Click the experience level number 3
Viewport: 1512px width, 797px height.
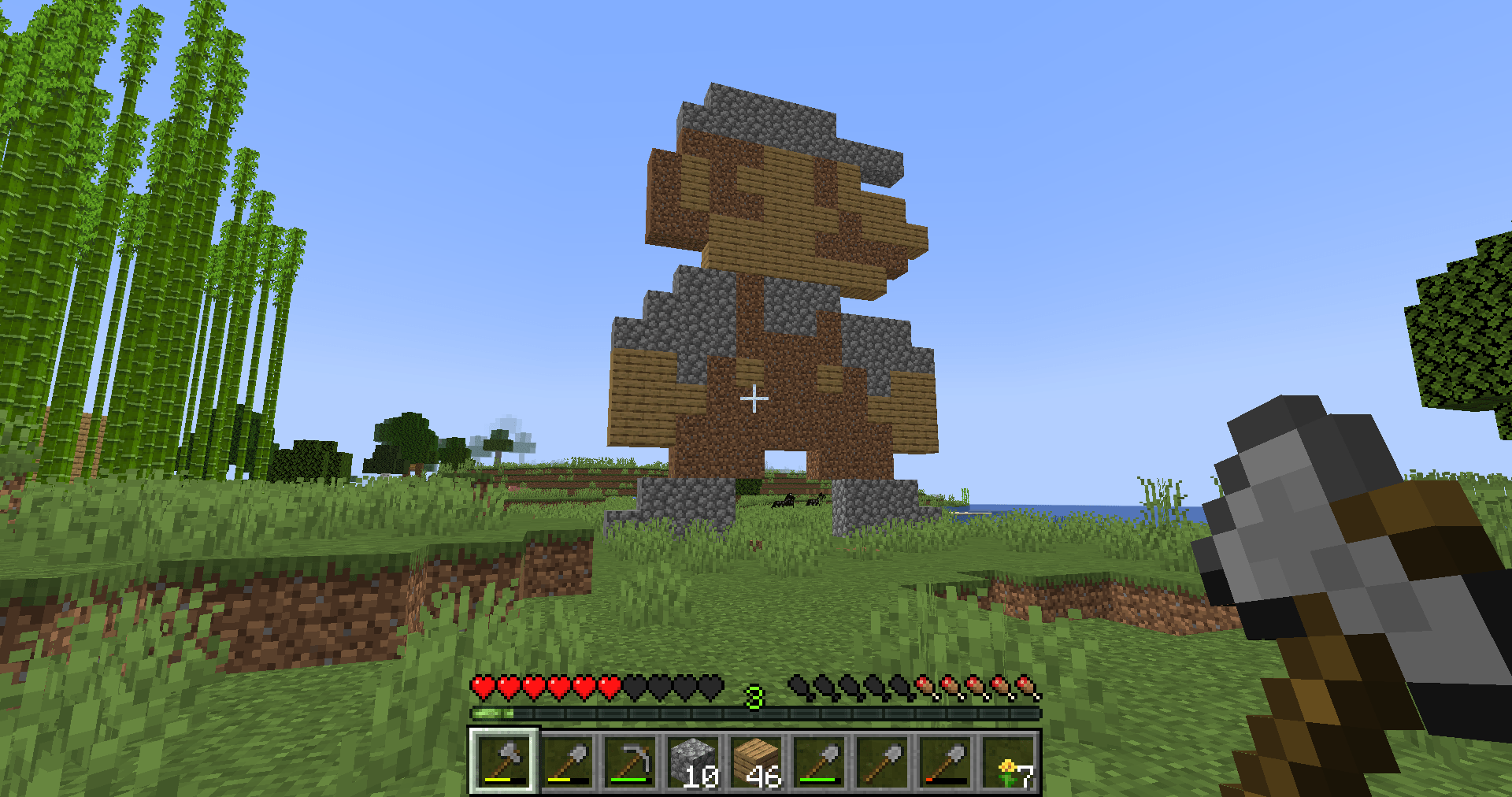coord(754,696)
